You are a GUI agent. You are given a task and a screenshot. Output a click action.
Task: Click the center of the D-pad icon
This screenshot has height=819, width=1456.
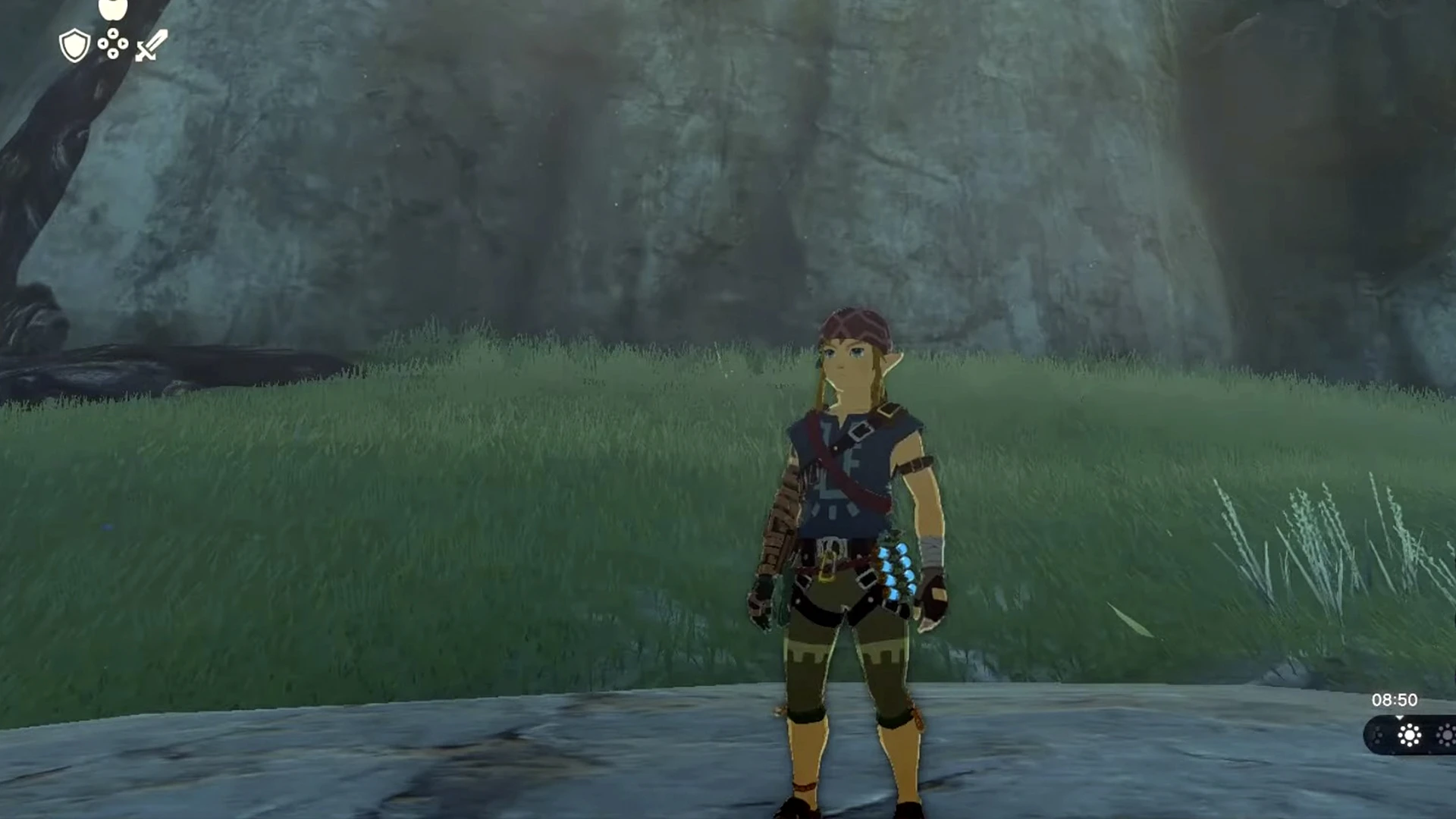113,43
